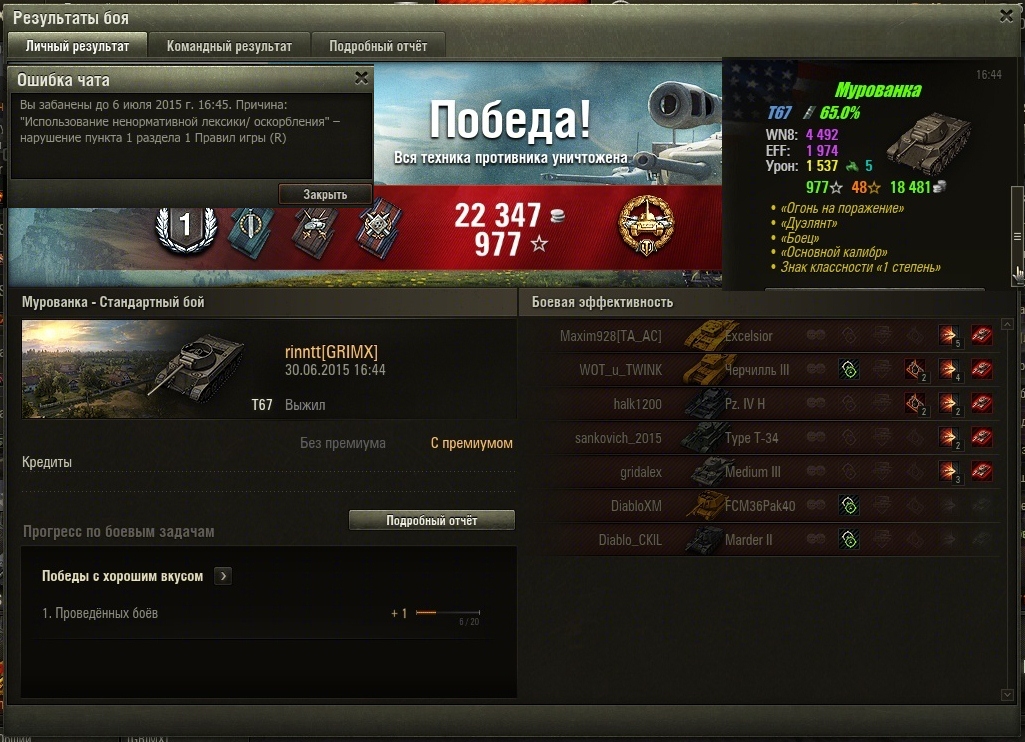The height and width of the screenshot is (742, 1025).
Task: Switch to the Командный результат tab
Action: pos(229,46)
